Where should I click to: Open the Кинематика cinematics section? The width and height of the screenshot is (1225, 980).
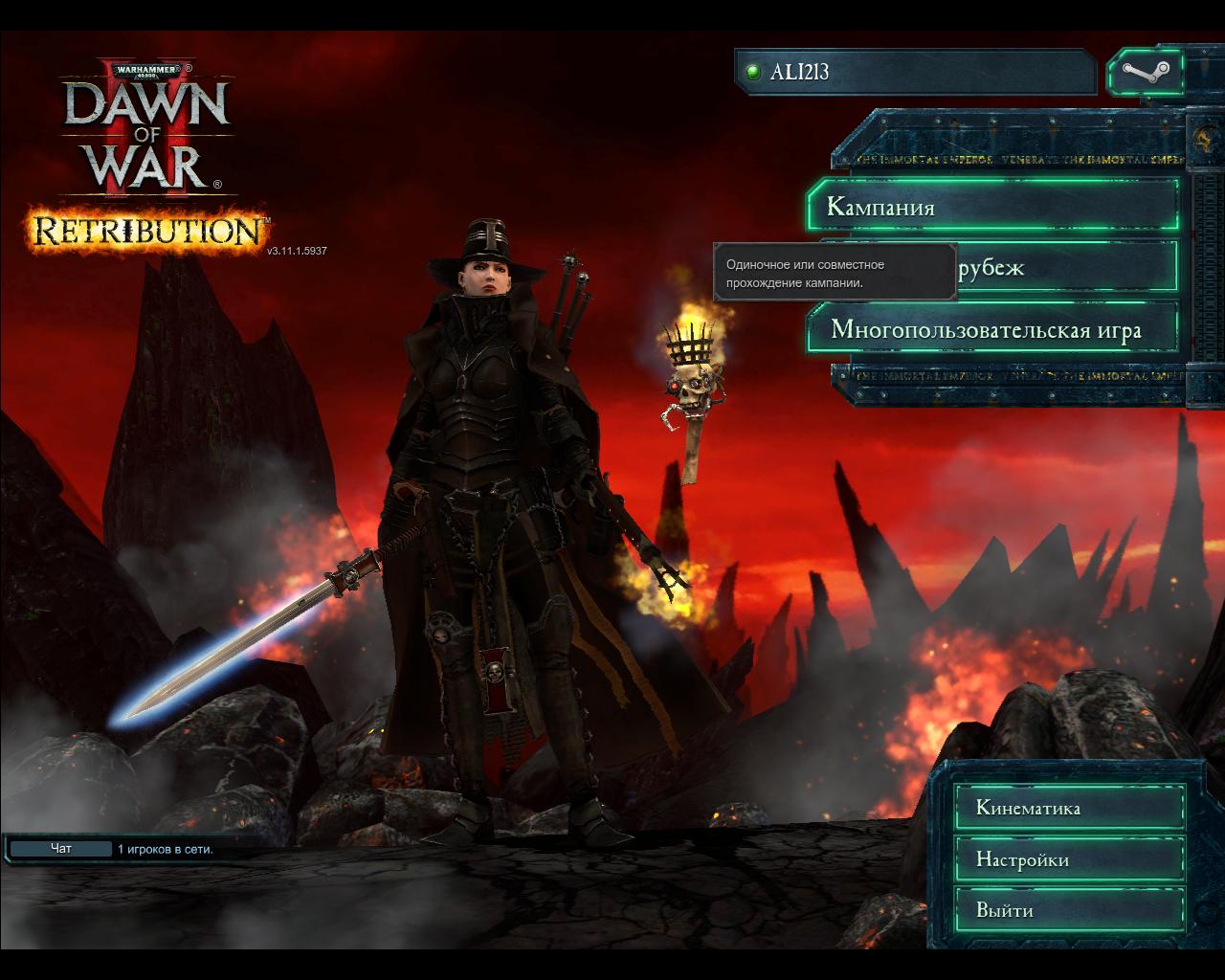(1069, 808)
